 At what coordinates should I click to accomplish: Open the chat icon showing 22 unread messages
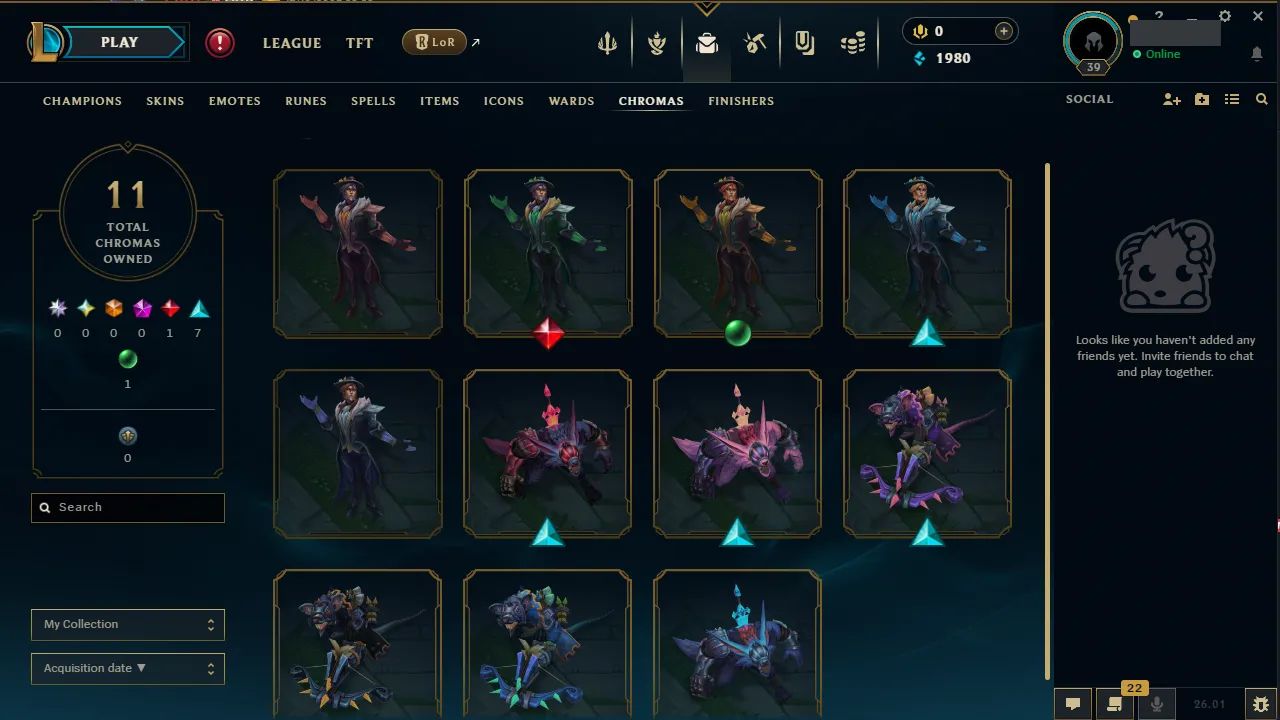(x=1114, y=703)
